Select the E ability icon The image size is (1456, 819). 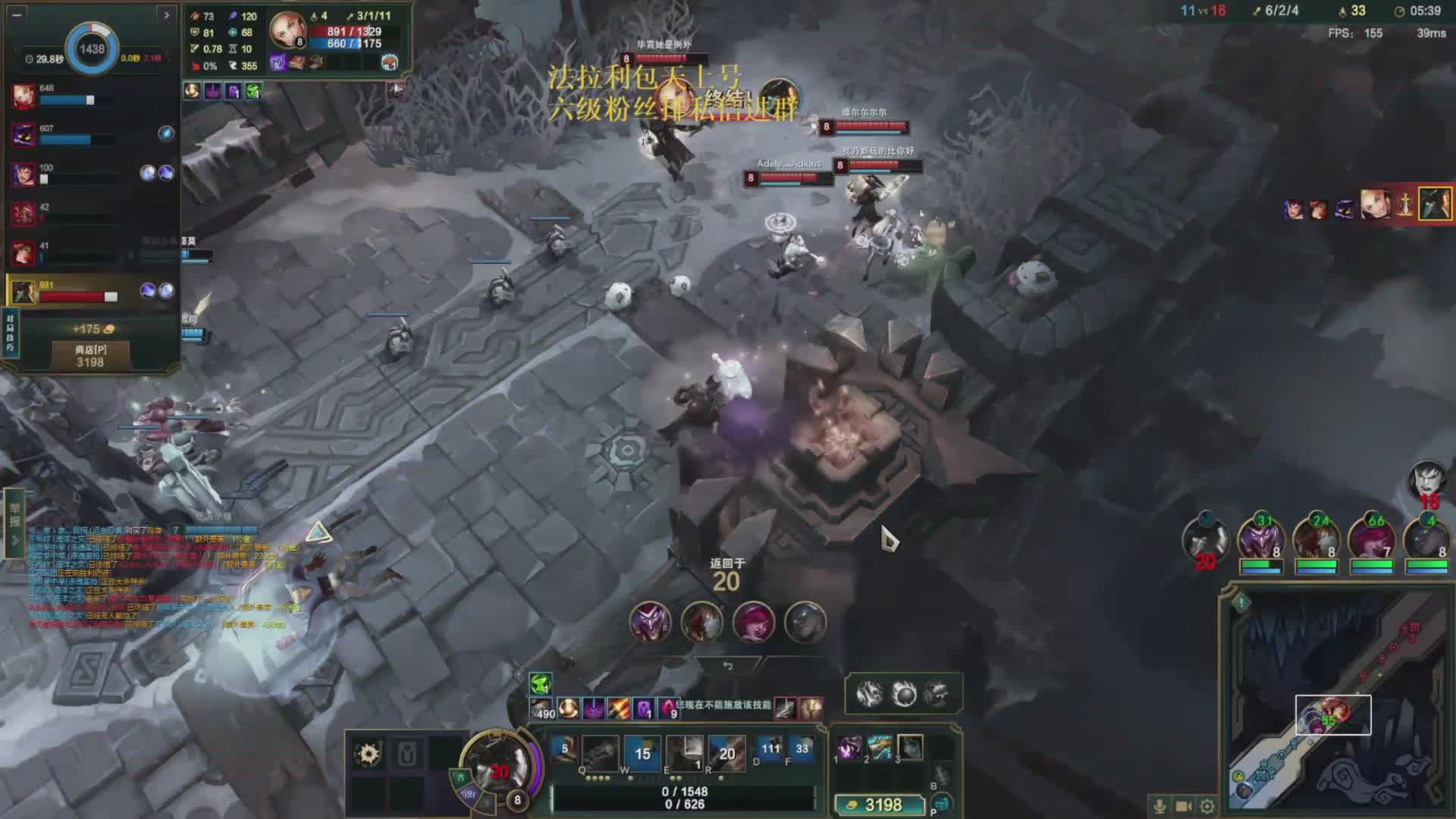[685, 752]
